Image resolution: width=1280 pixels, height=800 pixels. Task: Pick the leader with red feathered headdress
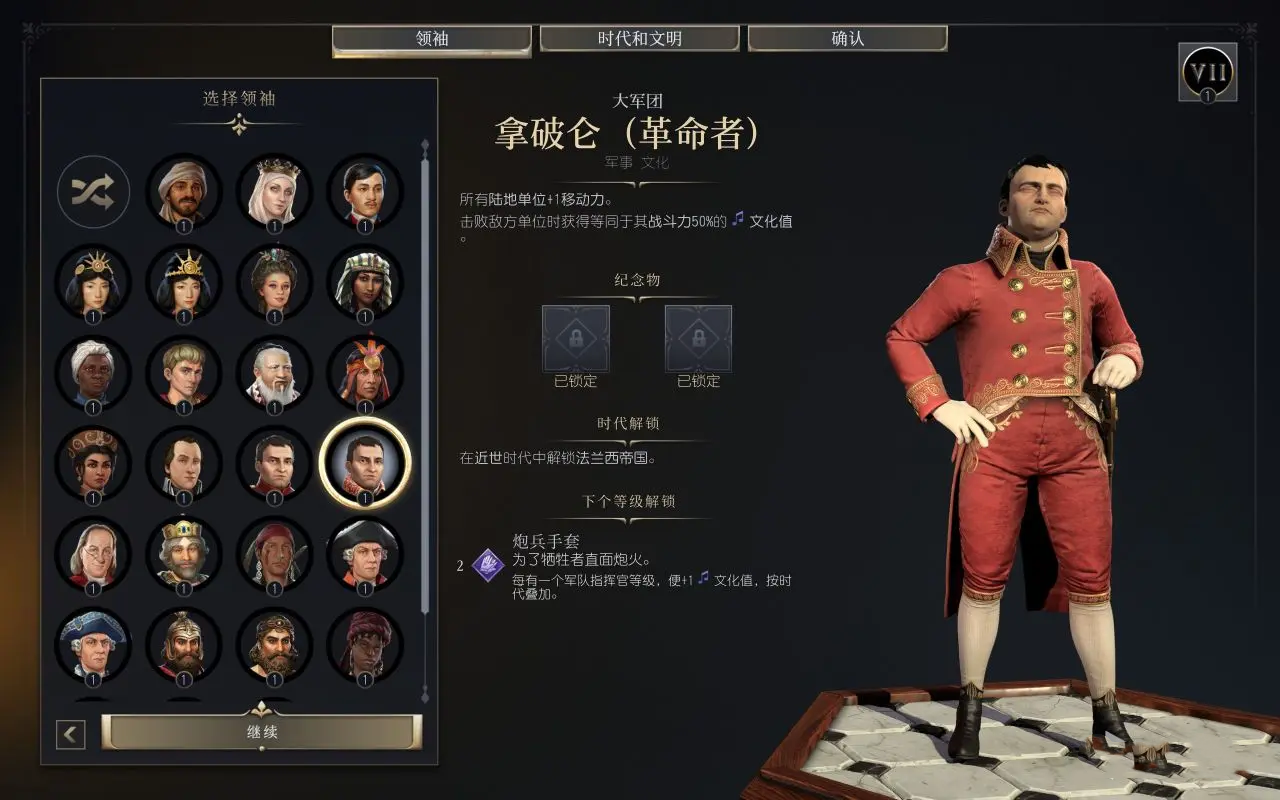[x=364, y=373]
